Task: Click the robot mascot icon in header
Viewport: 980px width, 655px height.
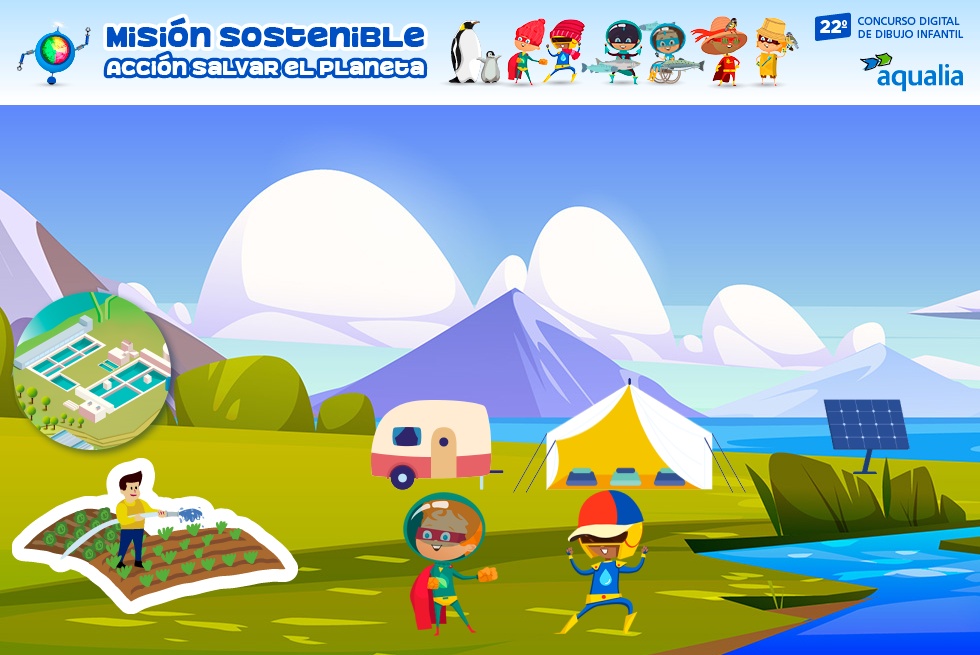Action: coord(52,52)
